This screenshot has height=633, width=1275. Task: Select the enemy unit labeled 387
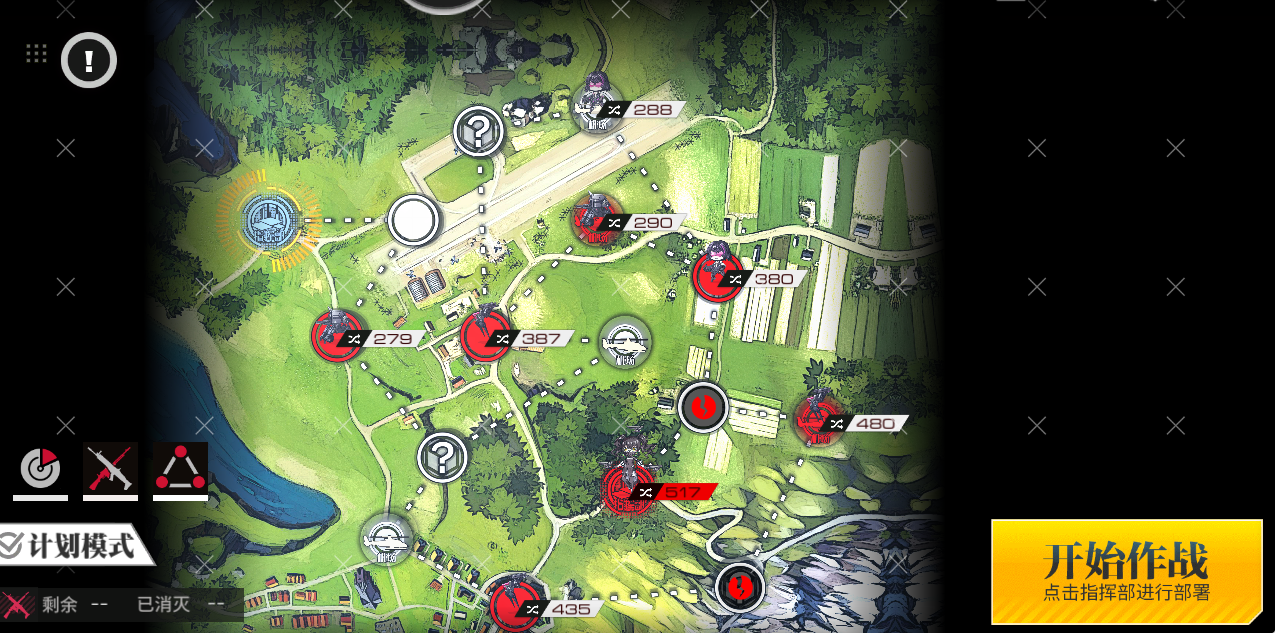coord(486,336)
